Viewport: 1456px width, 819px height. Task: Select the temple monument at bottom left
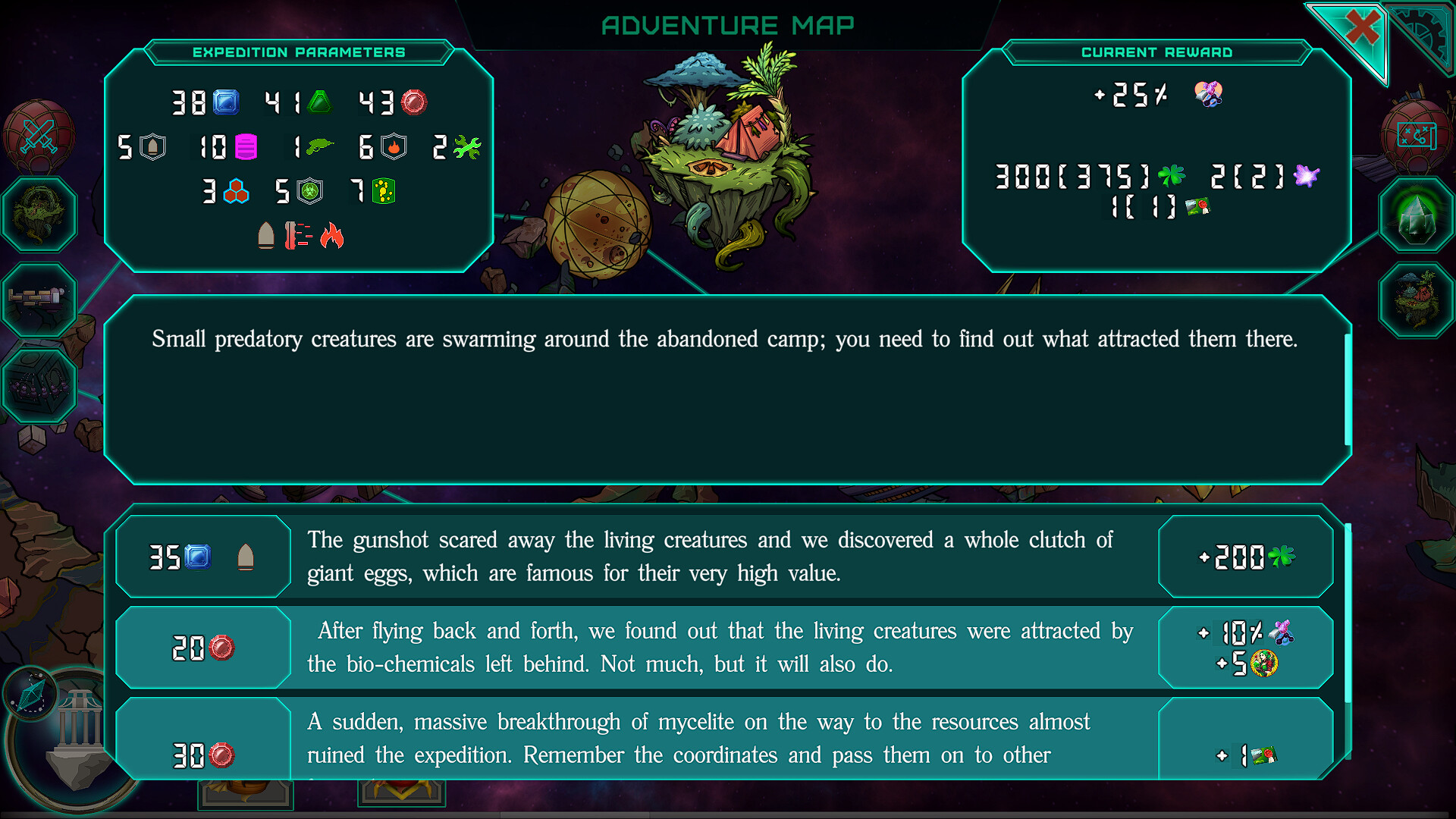coord(80,728)
